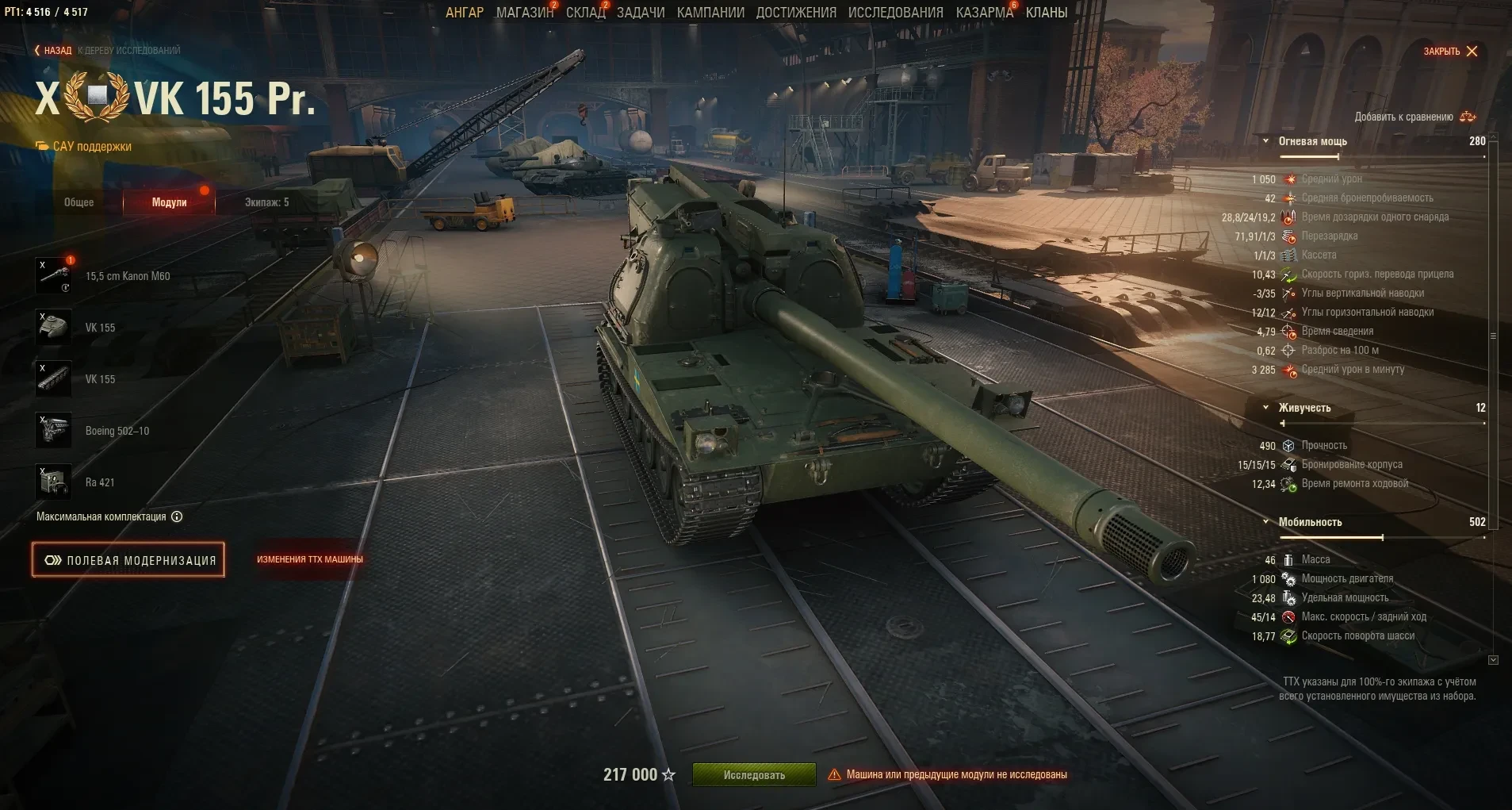1512x810 pixels.
Task: Switch to the Общее tab
Action: (x=78, y=202)
